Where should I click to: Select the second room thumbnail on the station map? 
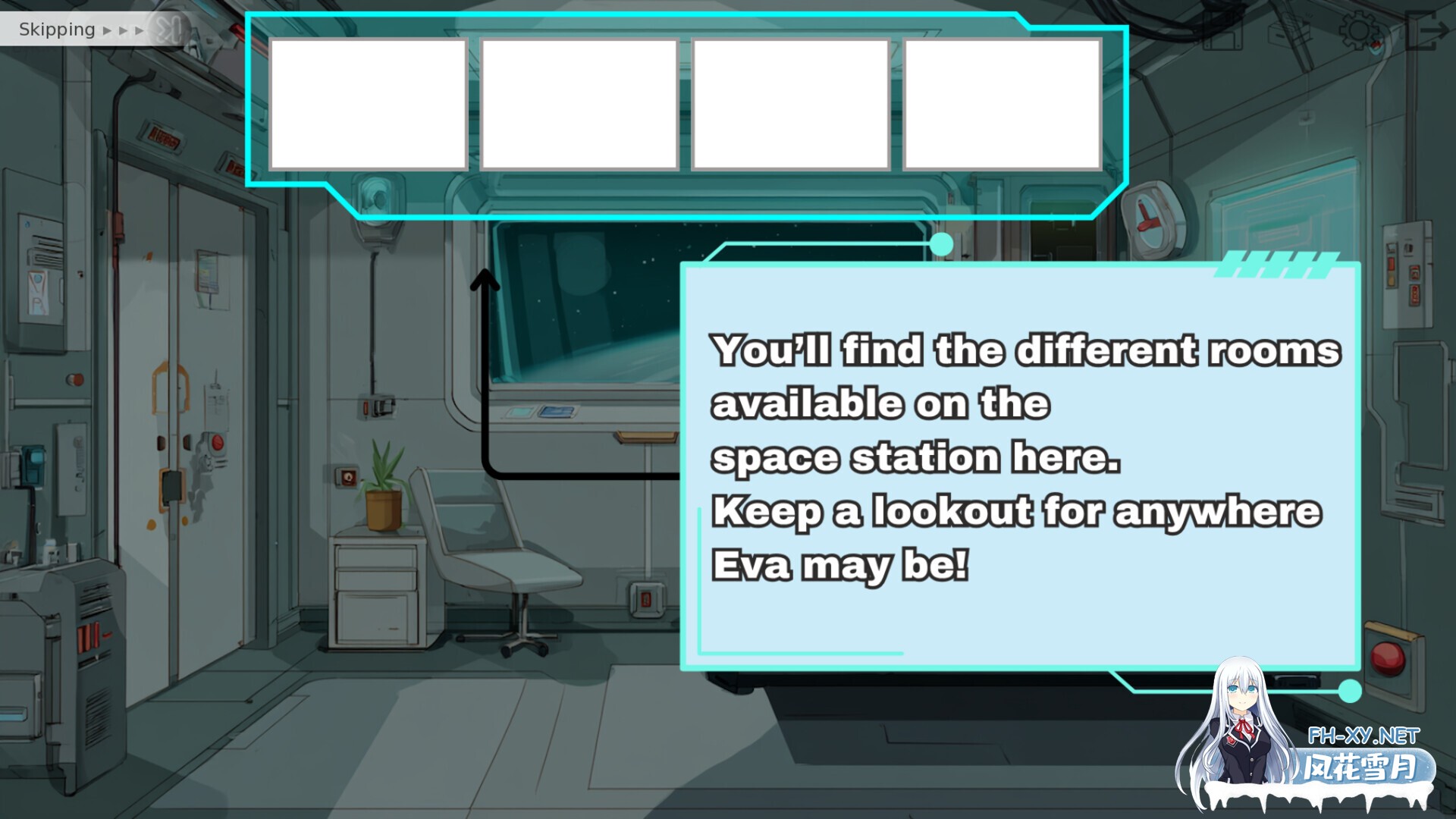click(580, 102)
